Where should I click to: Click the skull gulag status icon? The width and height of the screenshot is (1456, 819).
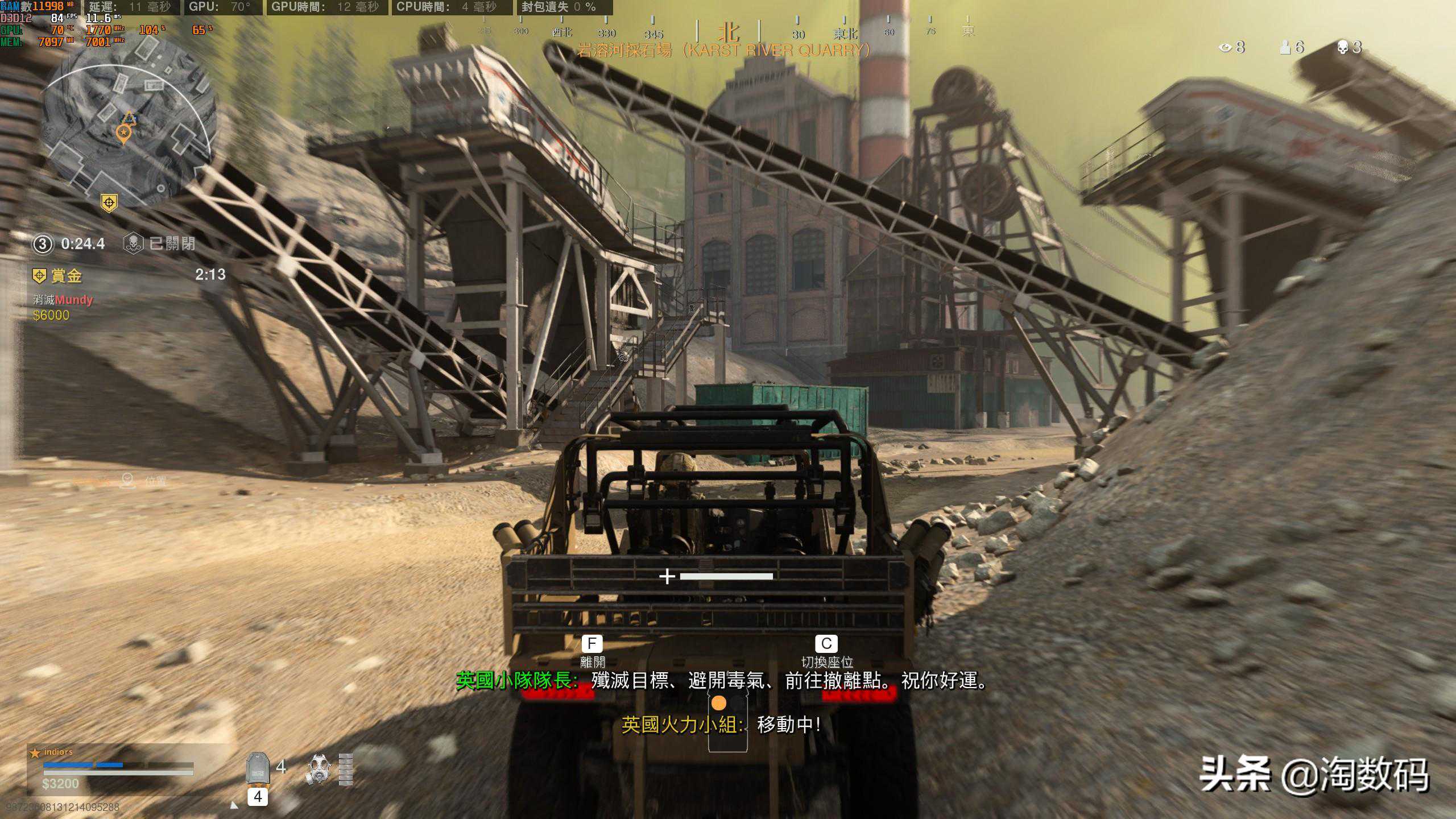pyautogui.click(x=133, y=243)
